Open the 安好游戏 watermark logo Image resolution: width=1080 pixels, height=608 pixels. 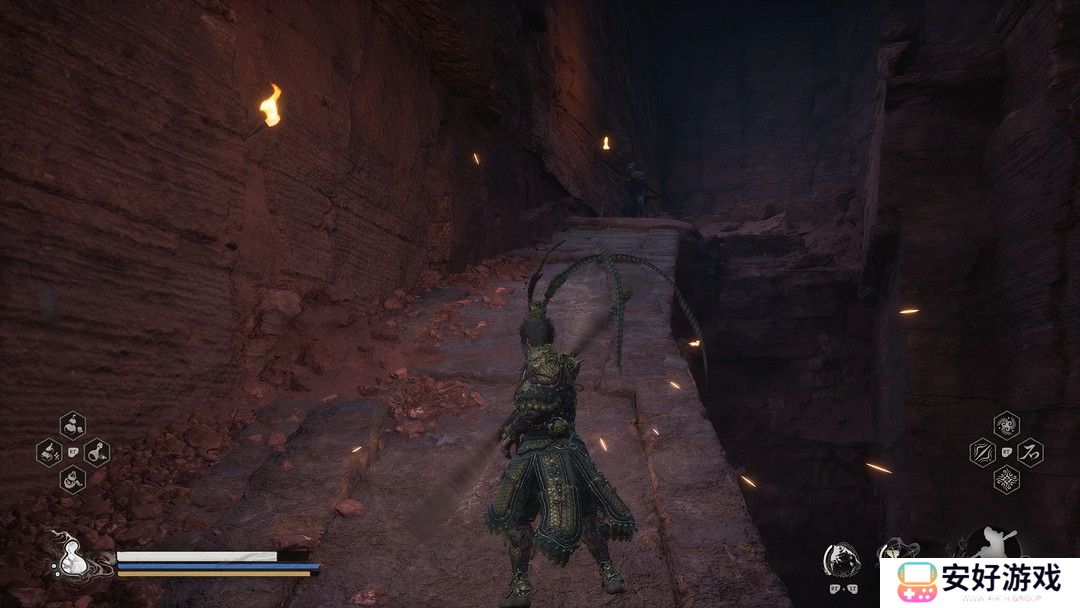[x=980, y=580]
